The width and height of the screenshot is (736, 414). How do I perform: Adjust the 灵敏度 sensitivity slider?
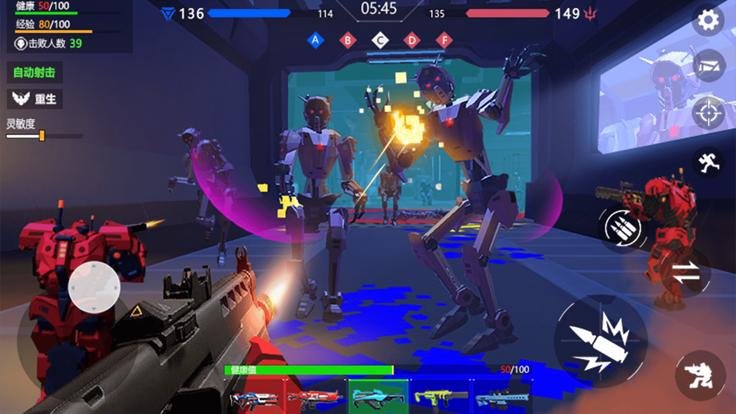click(41, 136)
